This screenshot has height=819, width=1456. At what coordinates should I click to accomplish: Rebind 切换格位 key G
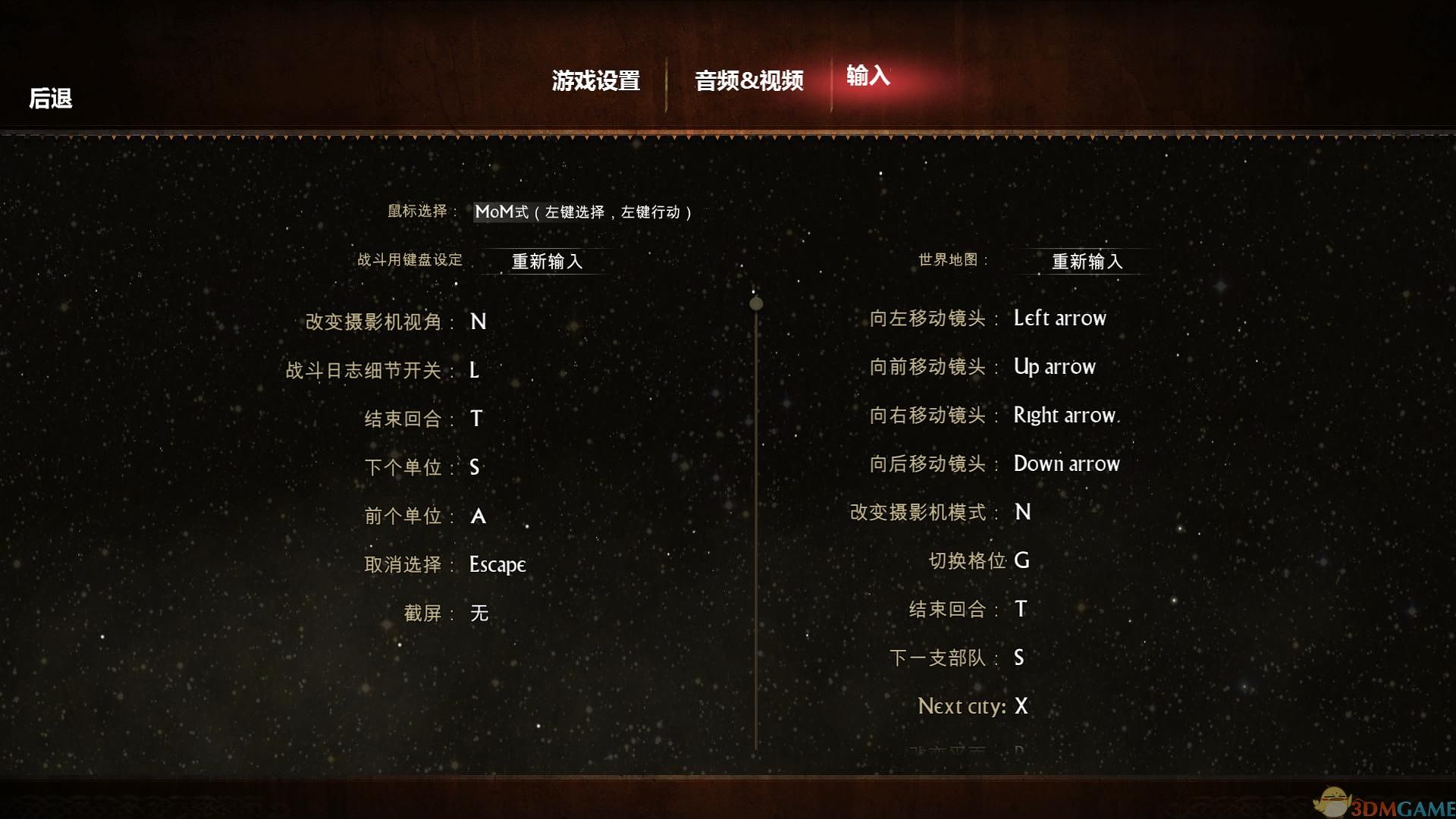point(1021,560)
